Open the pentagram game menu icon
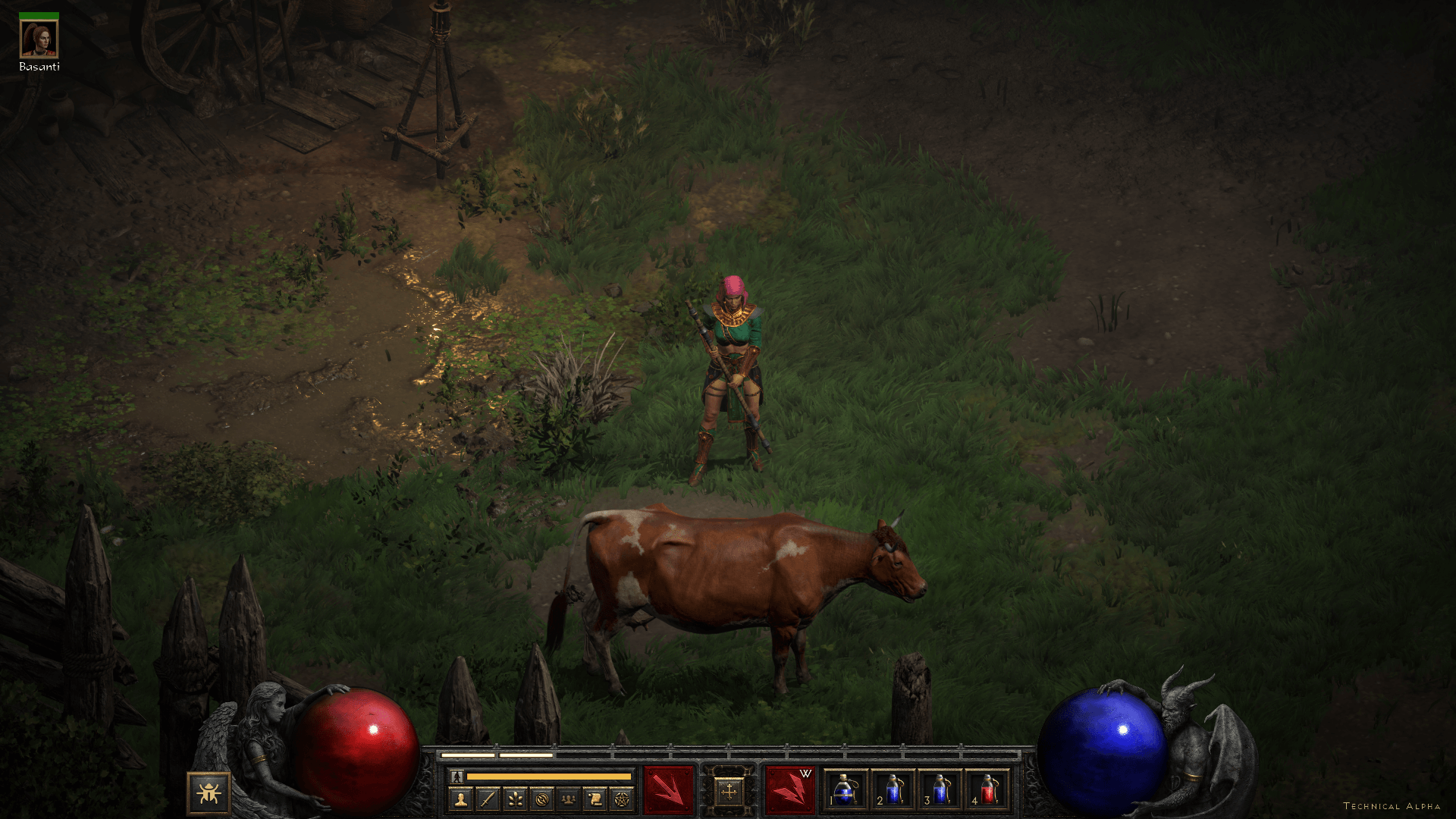Image resolution: width=1456 pixels, height=819 pixels. tap(622, 799)
